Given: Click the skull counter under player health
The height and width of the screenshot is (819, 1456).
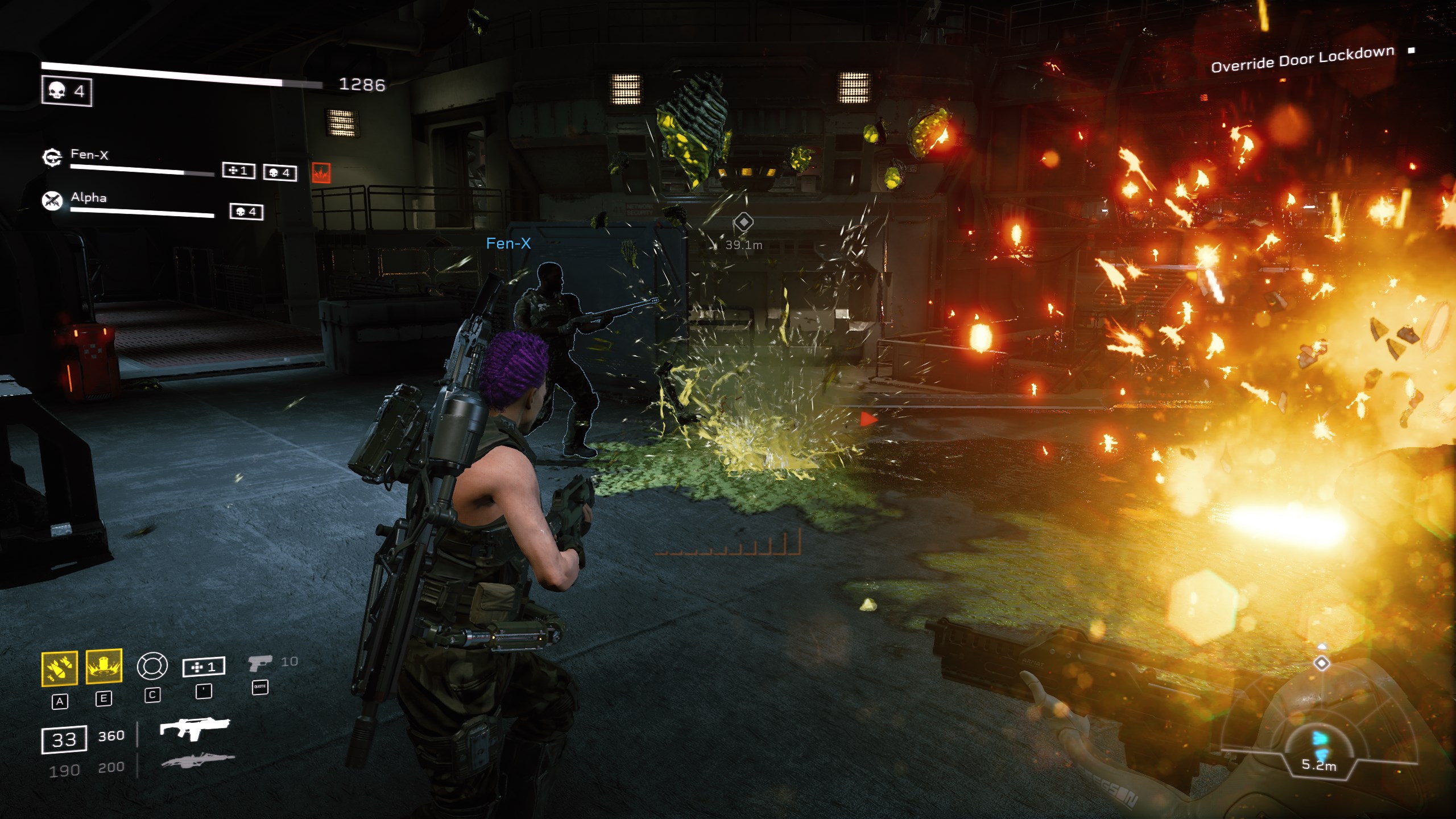Looking at the screenshot, I should click(x=67, y=91).
